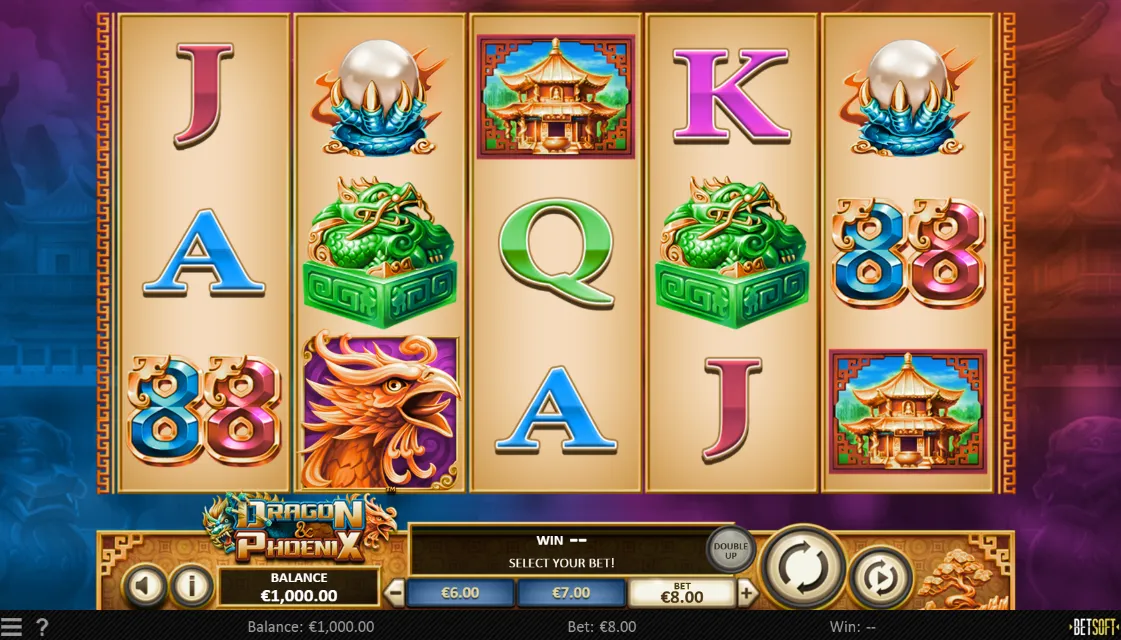Start autoplay with the small circular arrow button
Image resolution: width=1121 pixels, height=640 pixels.
[x=880, y=577]
